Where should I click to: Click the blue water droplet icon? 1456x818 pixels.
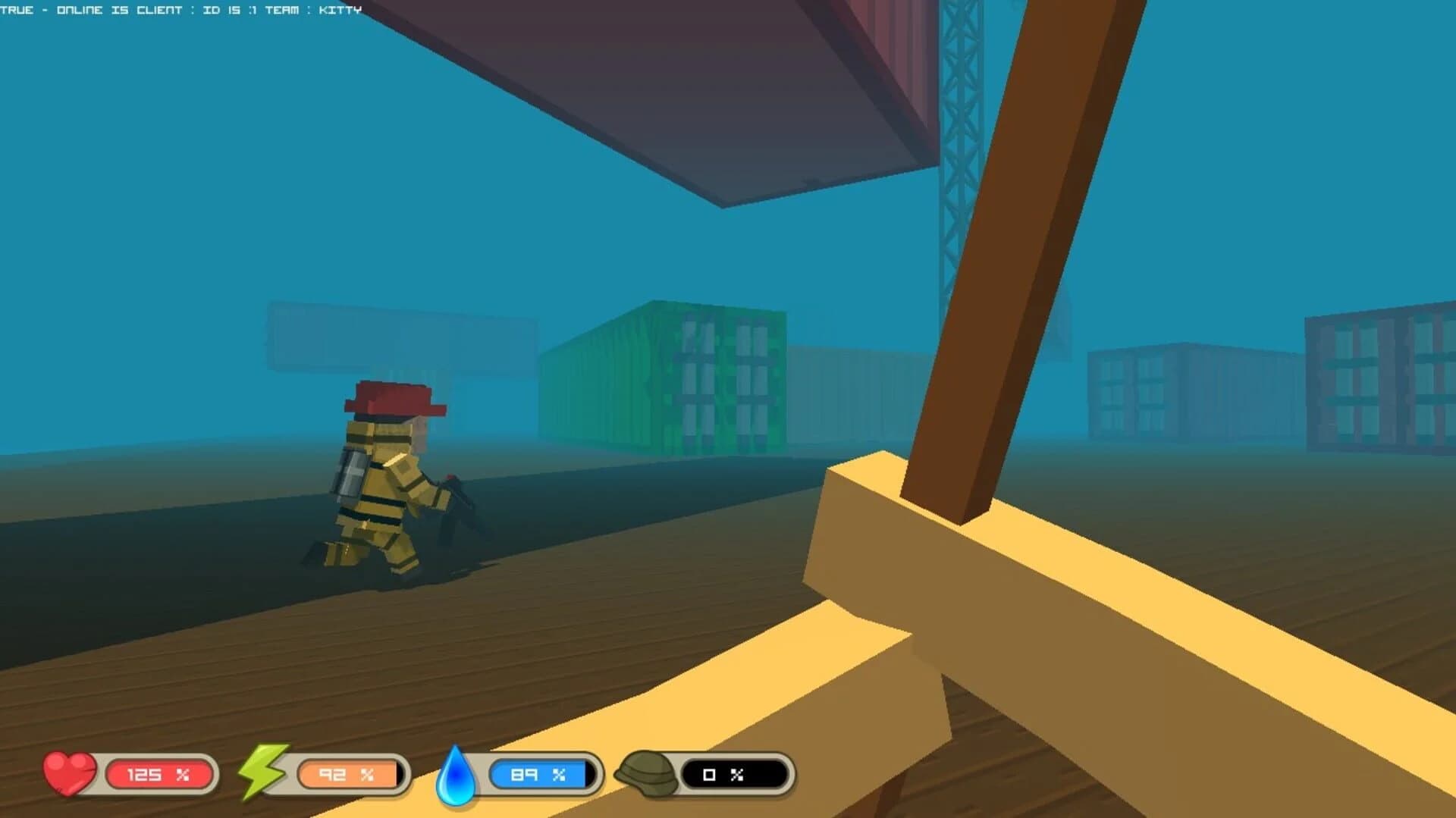(457, 775)
